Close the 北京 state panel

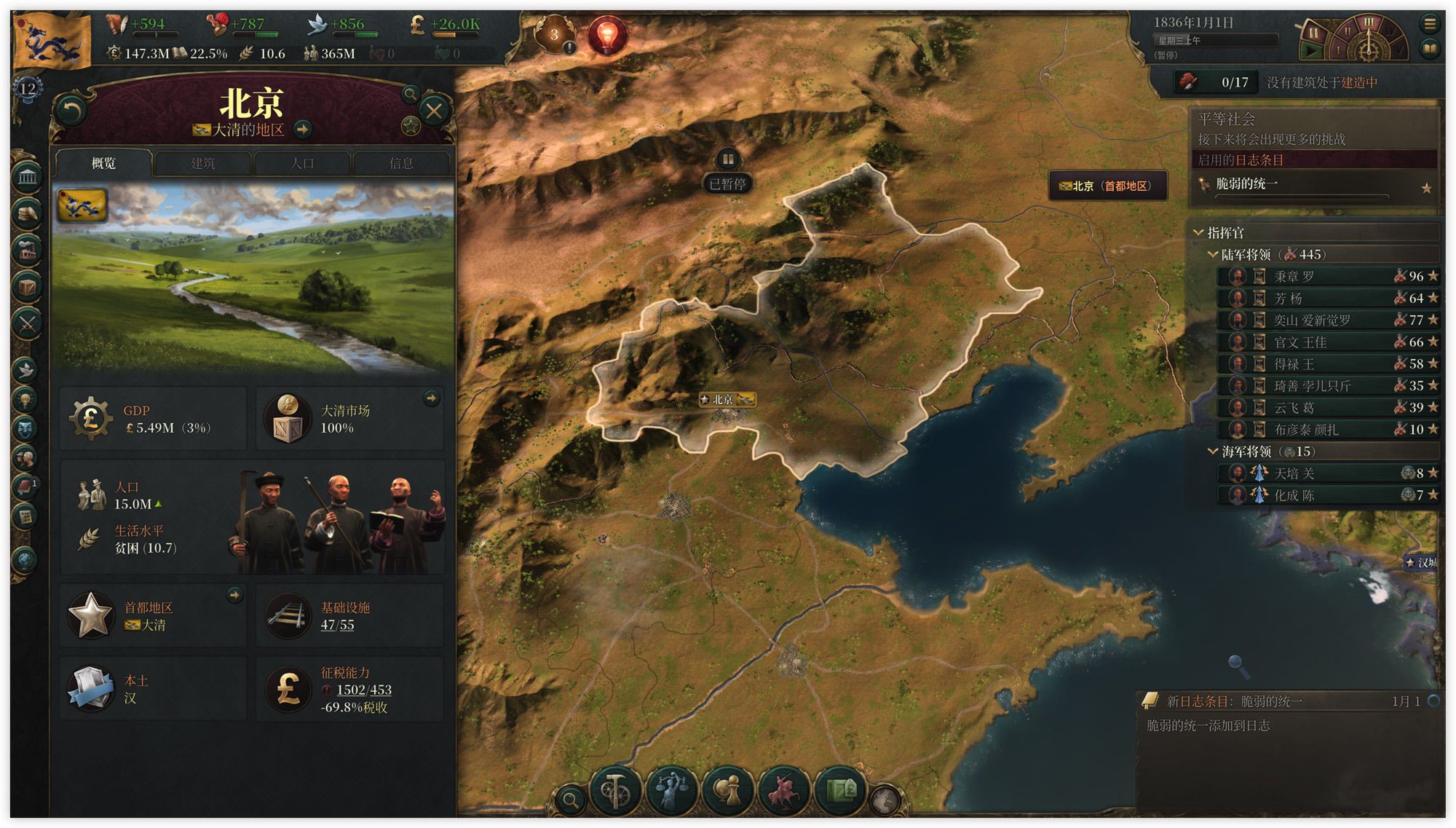[434, 111]
